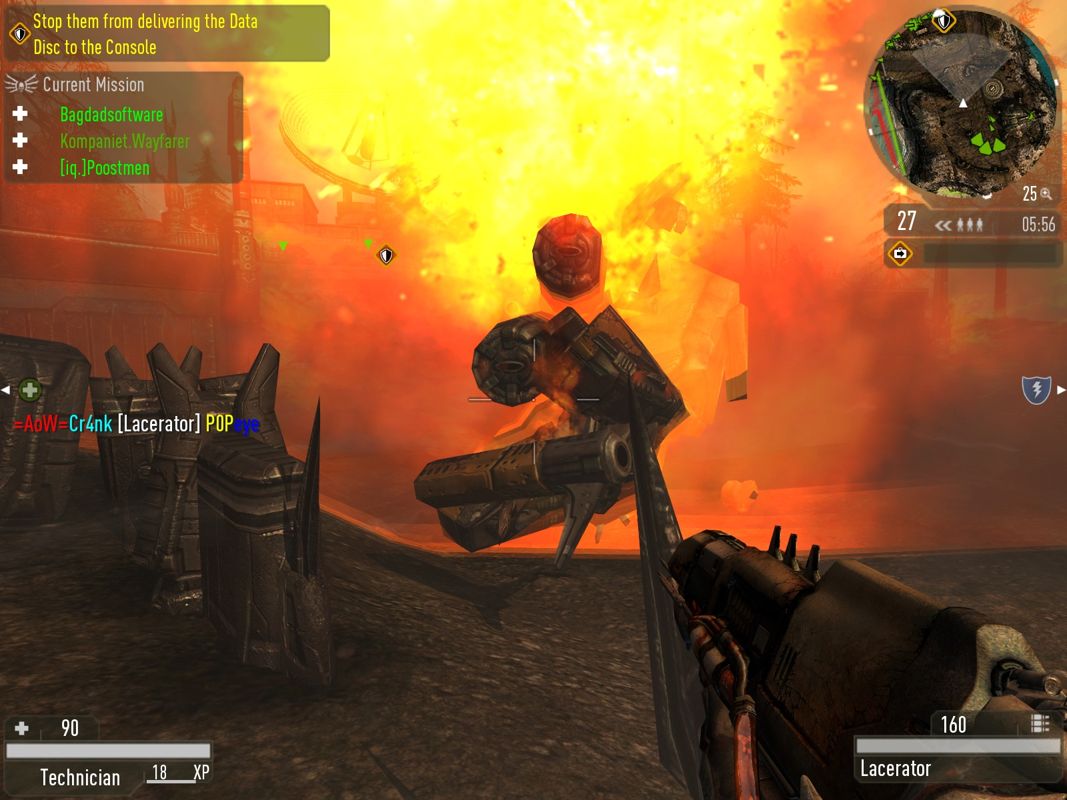Choose Kompaniet.Wayfarer in the mission list
1067x800 pixels.
tap(124, 141)
